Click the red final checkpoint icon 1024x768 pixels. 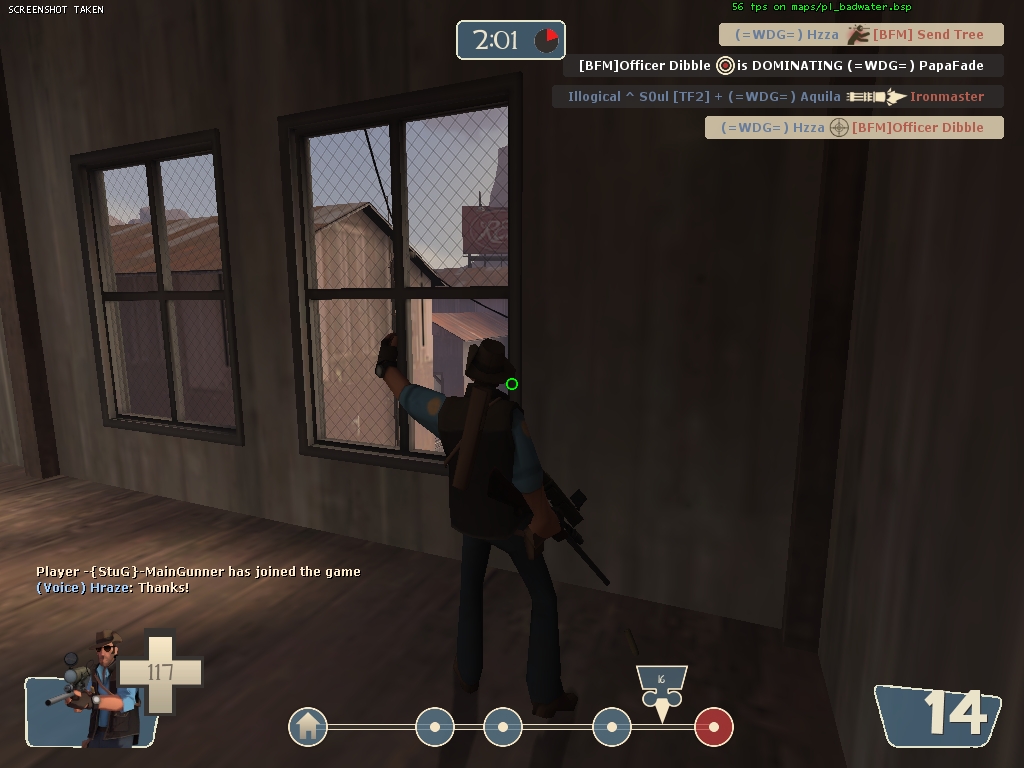714,727
